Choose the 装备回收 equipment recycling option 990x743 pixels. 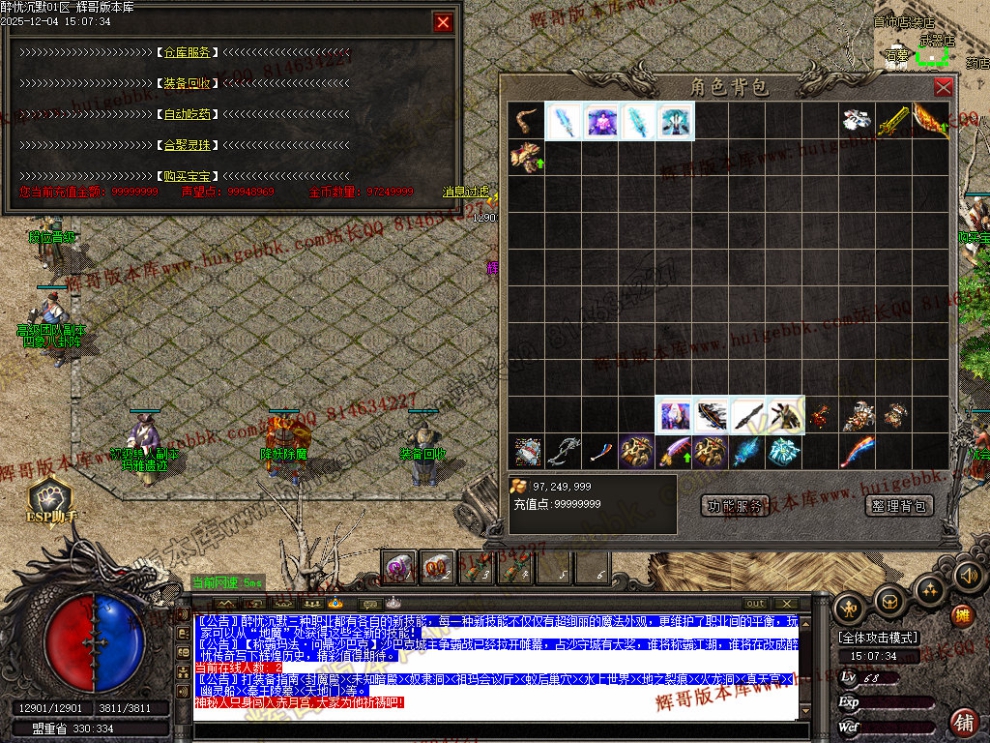click(188, 84)
